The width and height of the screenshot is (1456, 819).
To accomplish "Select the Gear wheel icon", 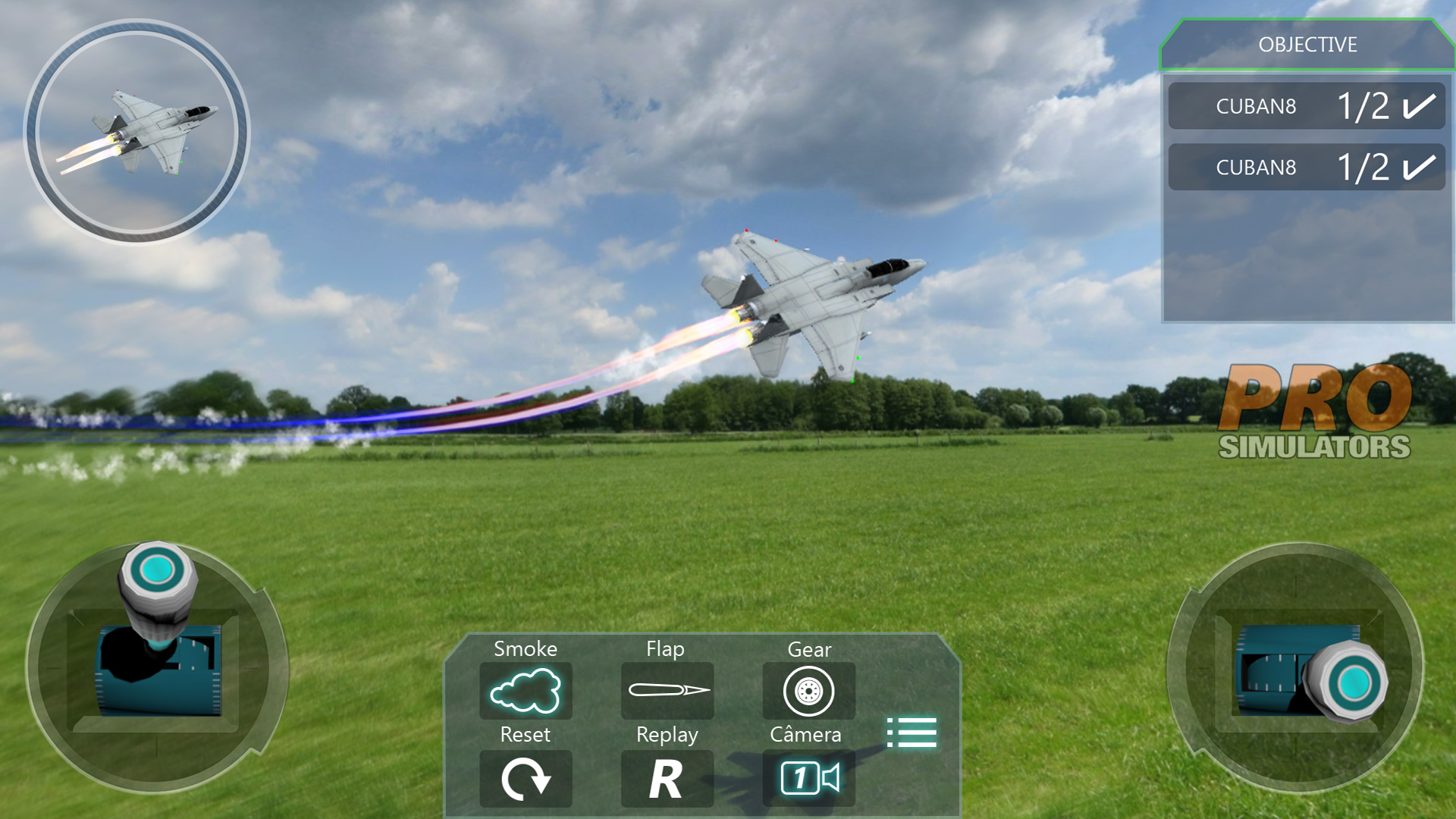I will (x=808, y=691).
